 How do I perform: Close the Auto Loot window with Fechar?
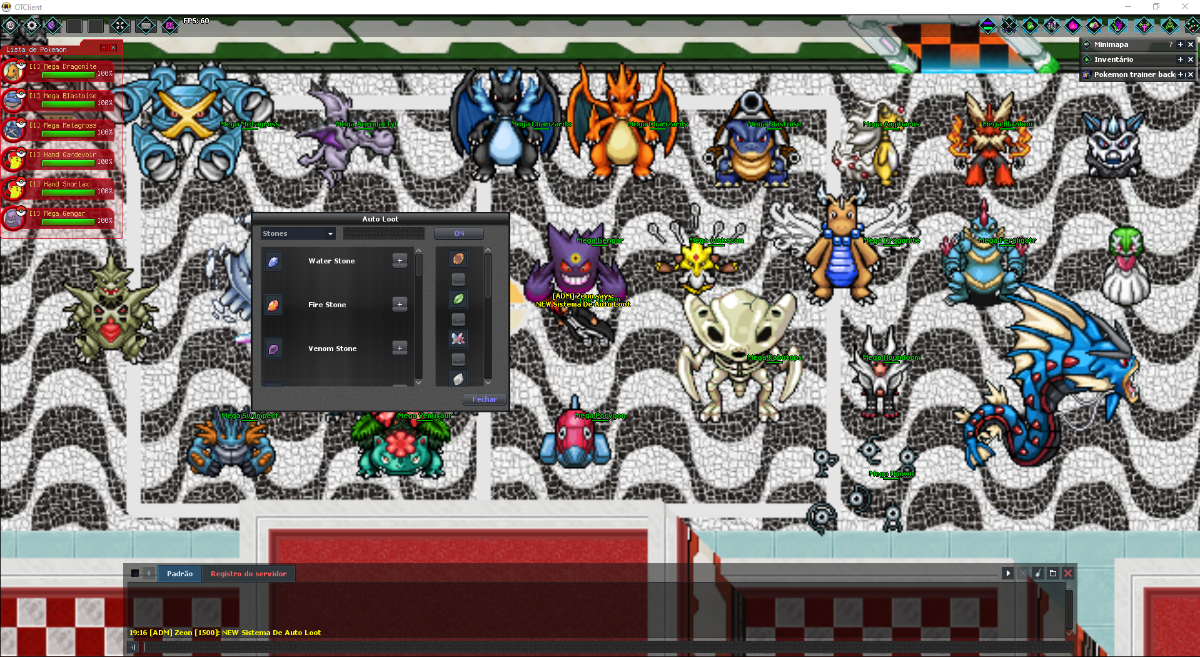484,399
